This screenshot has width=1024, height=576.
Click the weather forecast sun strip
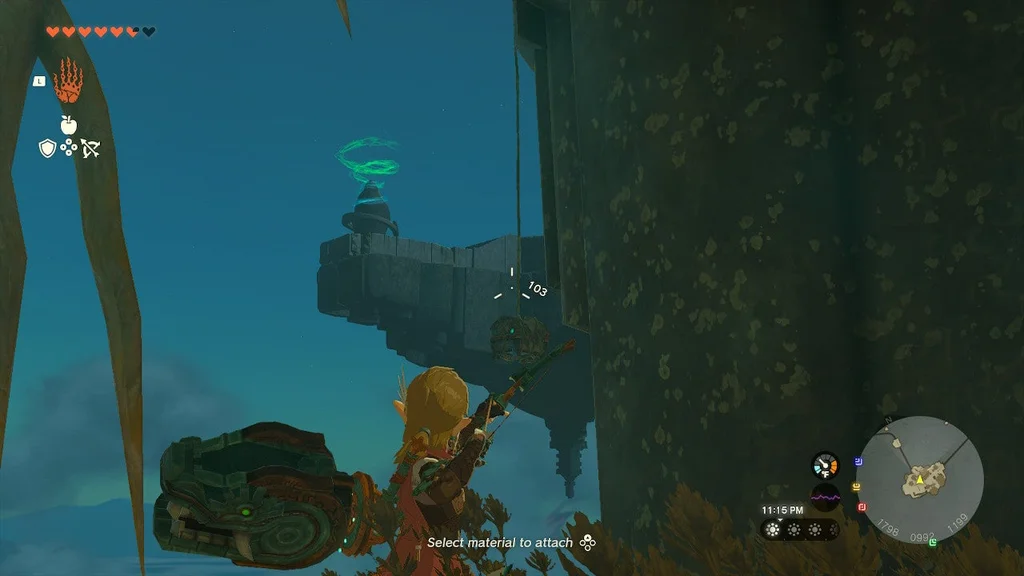[x=799, y=530]
